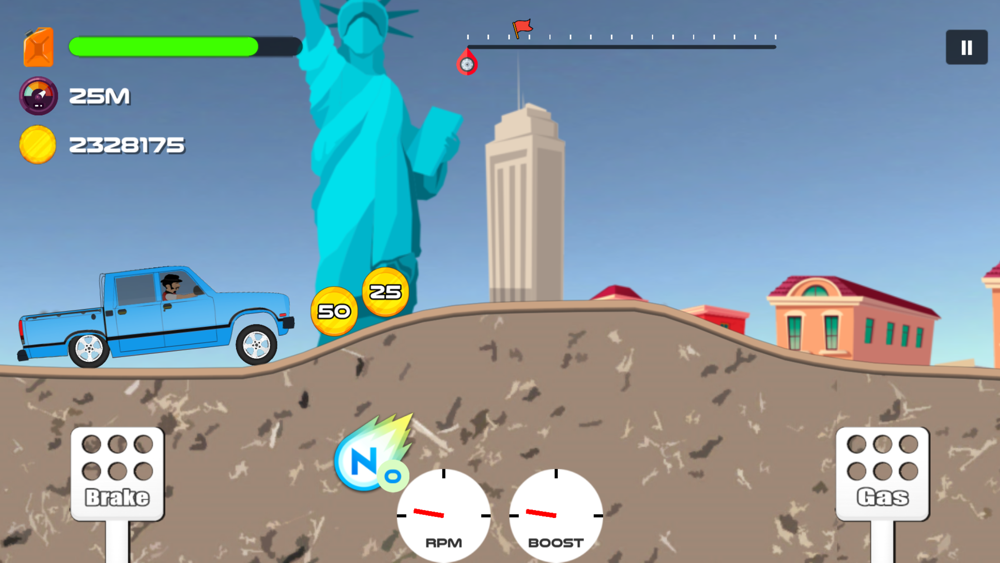
Task: Hit the Gas pedal
Action: 882,474
